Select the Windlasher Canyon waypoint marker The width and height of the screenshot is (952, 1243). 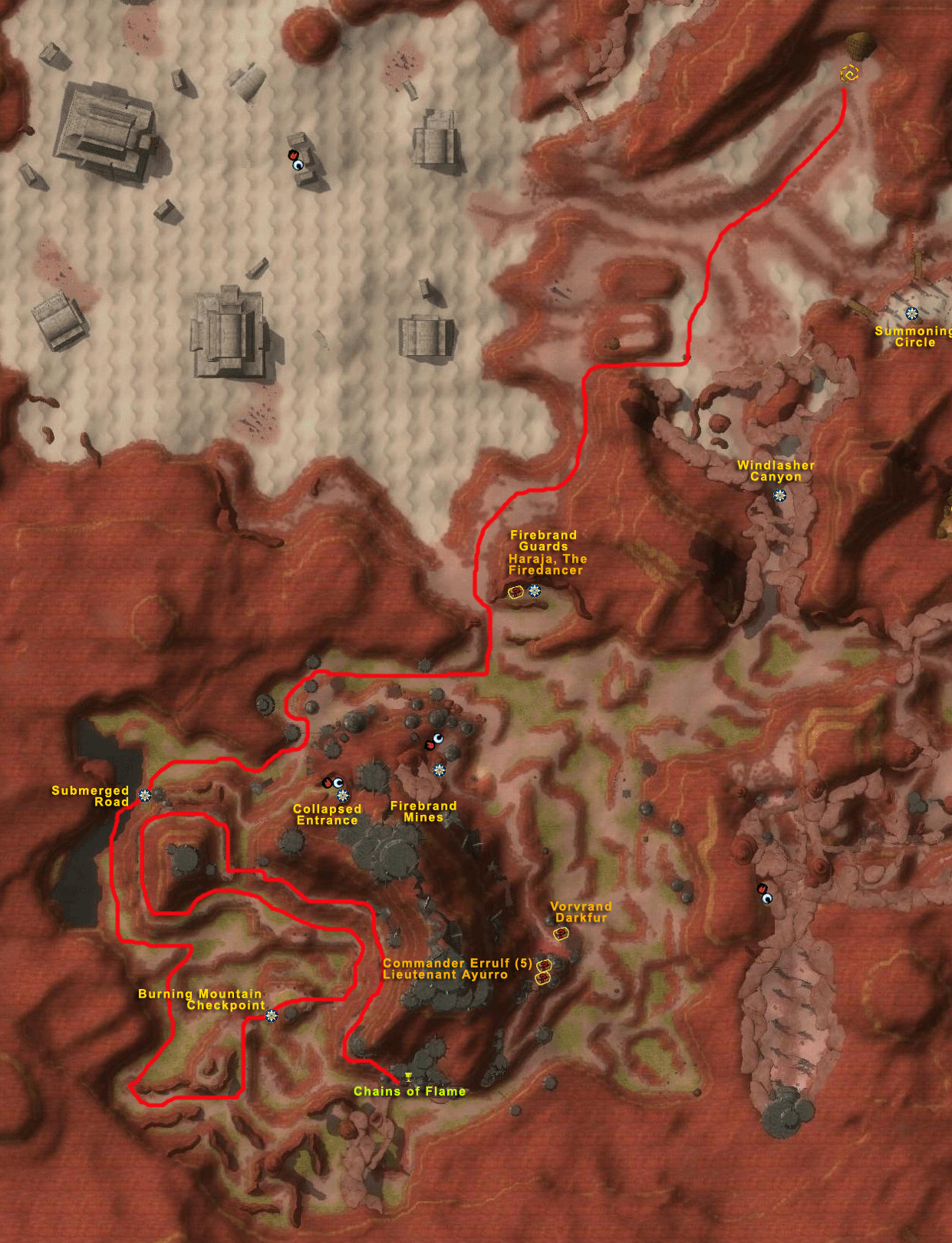pyautogui.click(x=779, y=495)
